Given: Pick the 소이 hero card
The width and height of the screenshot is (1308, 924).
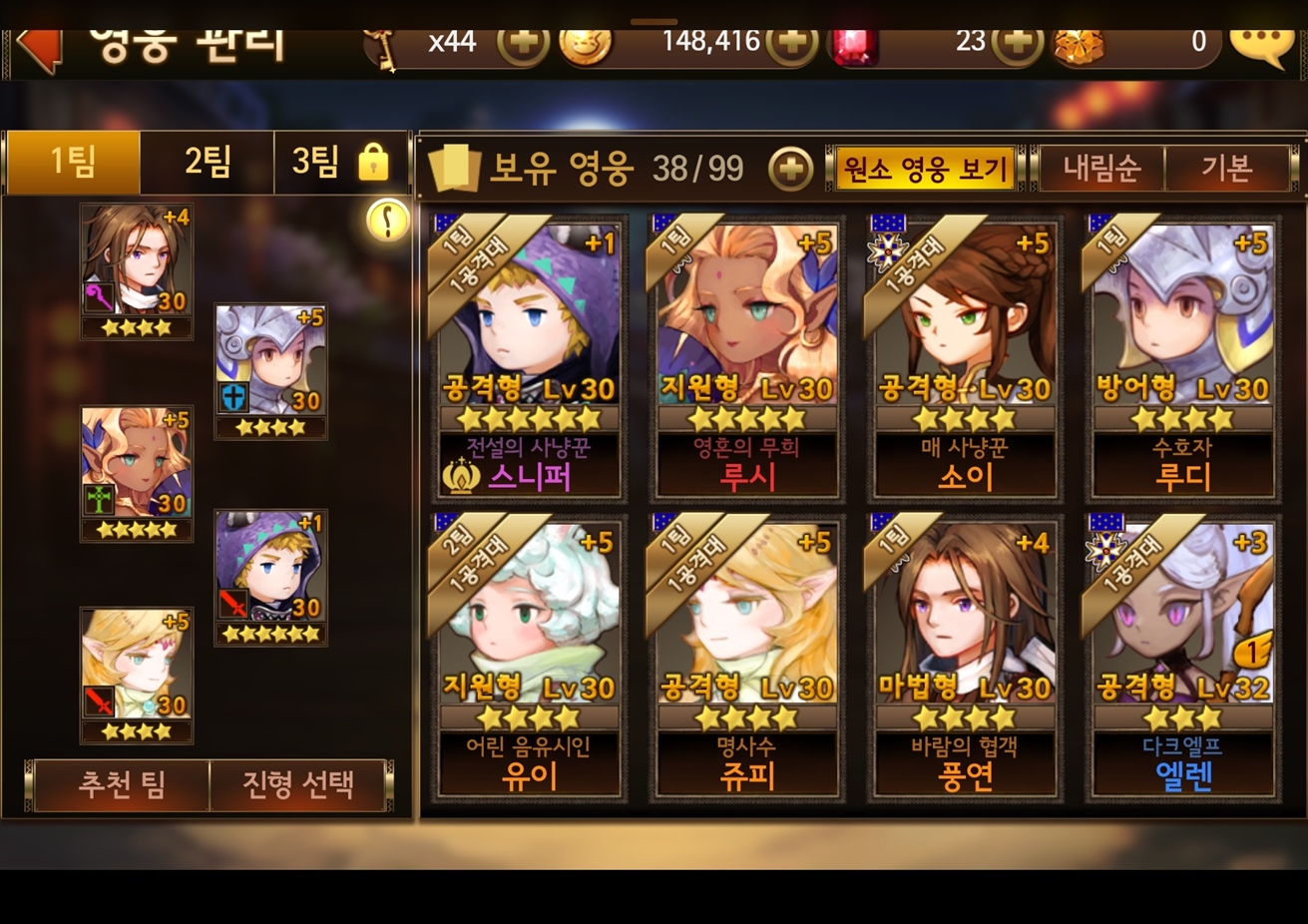Looking at the screenshot, I should coord(965,357).
